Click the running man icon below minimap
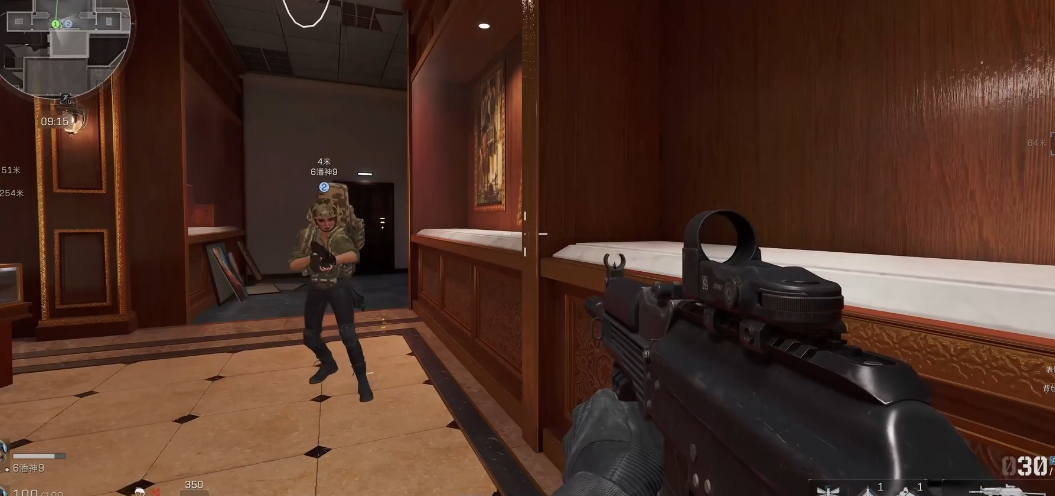Screen dimensions: 1055x496 point(65,100)
